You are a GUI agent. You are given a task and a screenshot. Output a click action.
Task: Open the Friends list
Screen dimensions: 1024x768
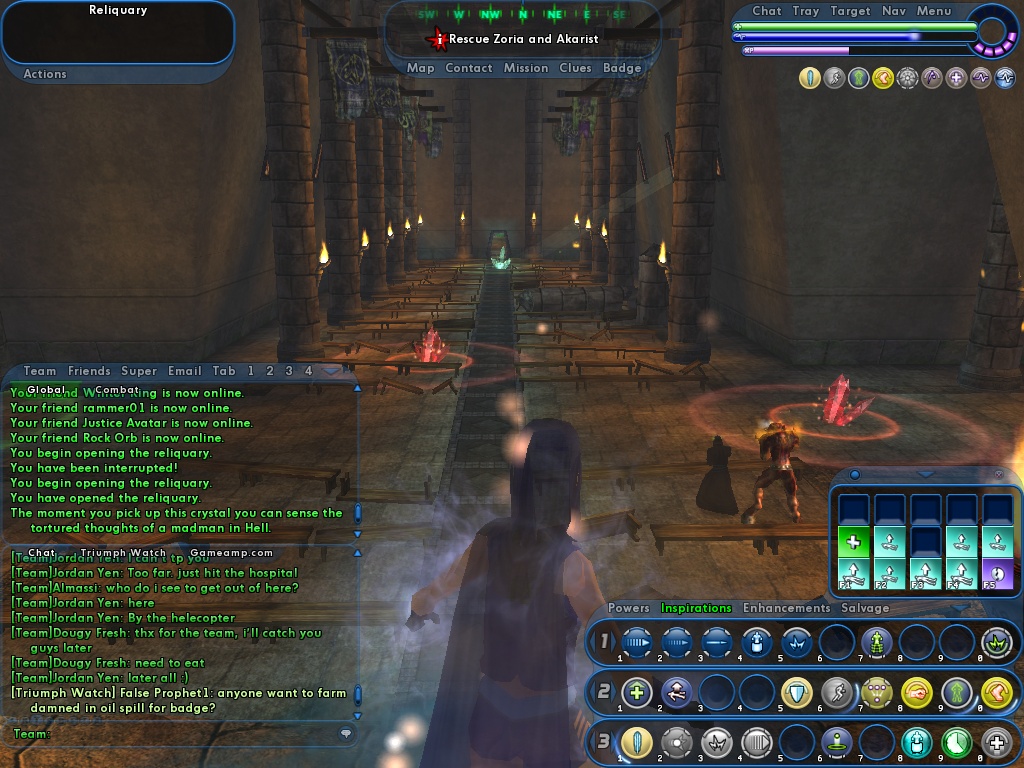point(89,371)
